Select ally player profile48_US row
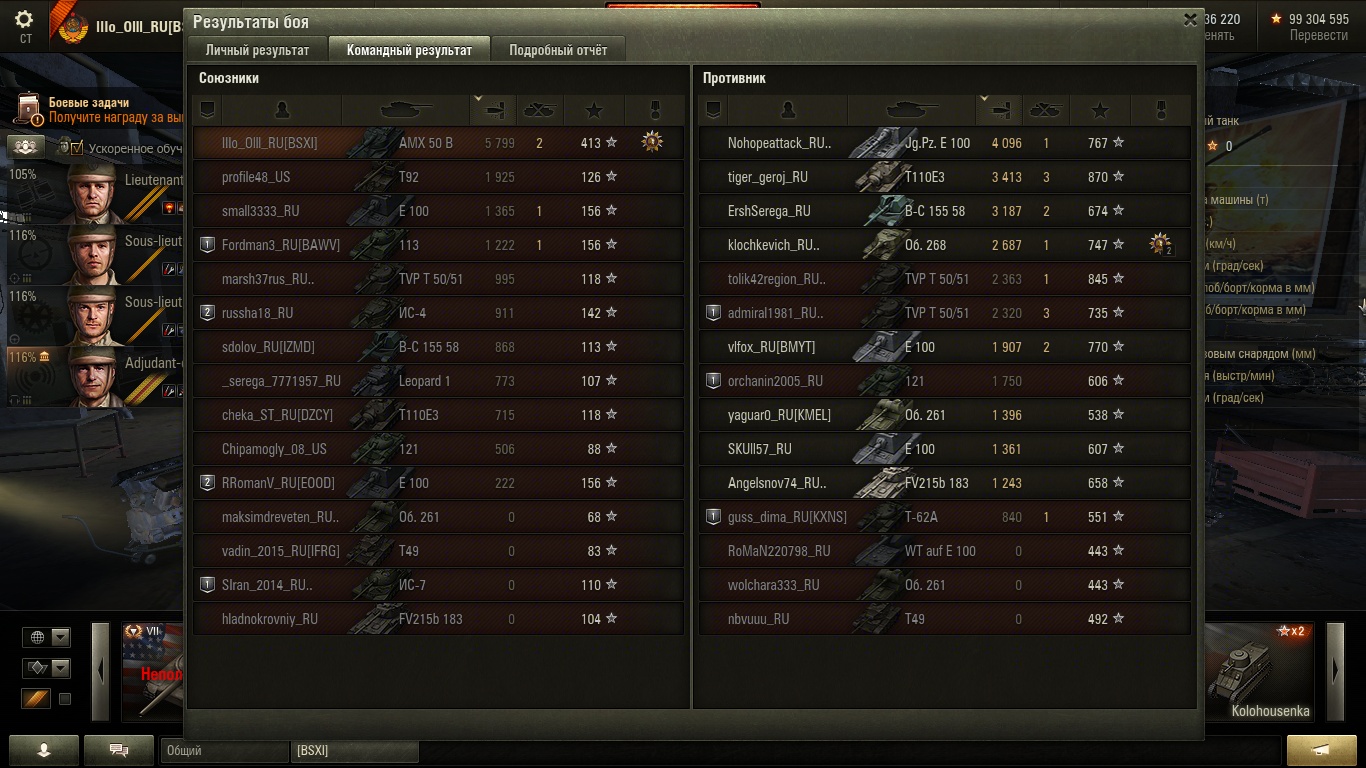1366x768 pixels. 438,177
